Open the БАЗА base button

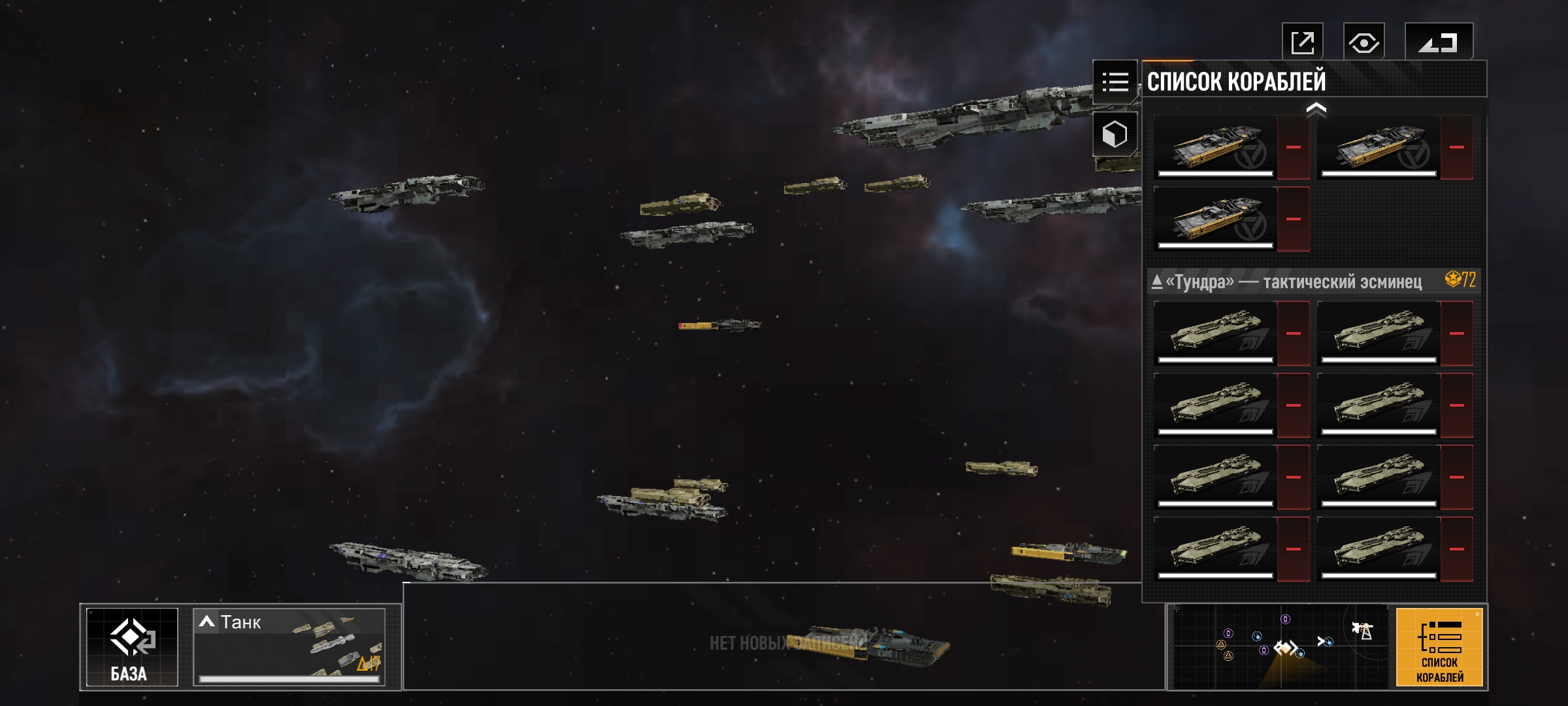pos(132,647)
